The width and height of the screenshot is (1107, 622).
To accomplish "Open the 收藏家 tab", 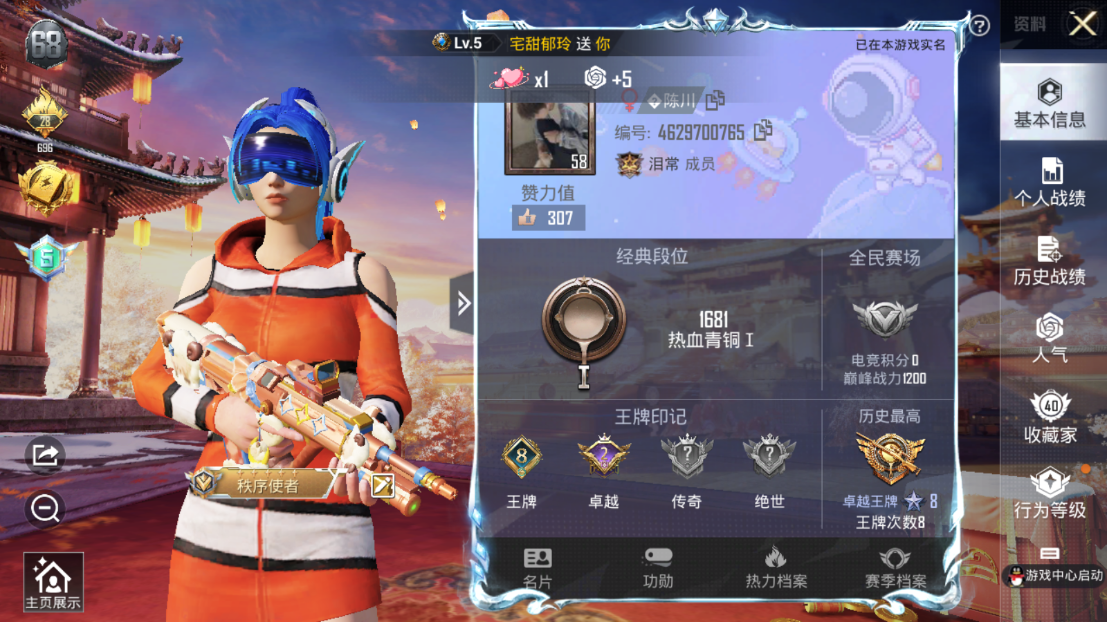I will 1050,416.
